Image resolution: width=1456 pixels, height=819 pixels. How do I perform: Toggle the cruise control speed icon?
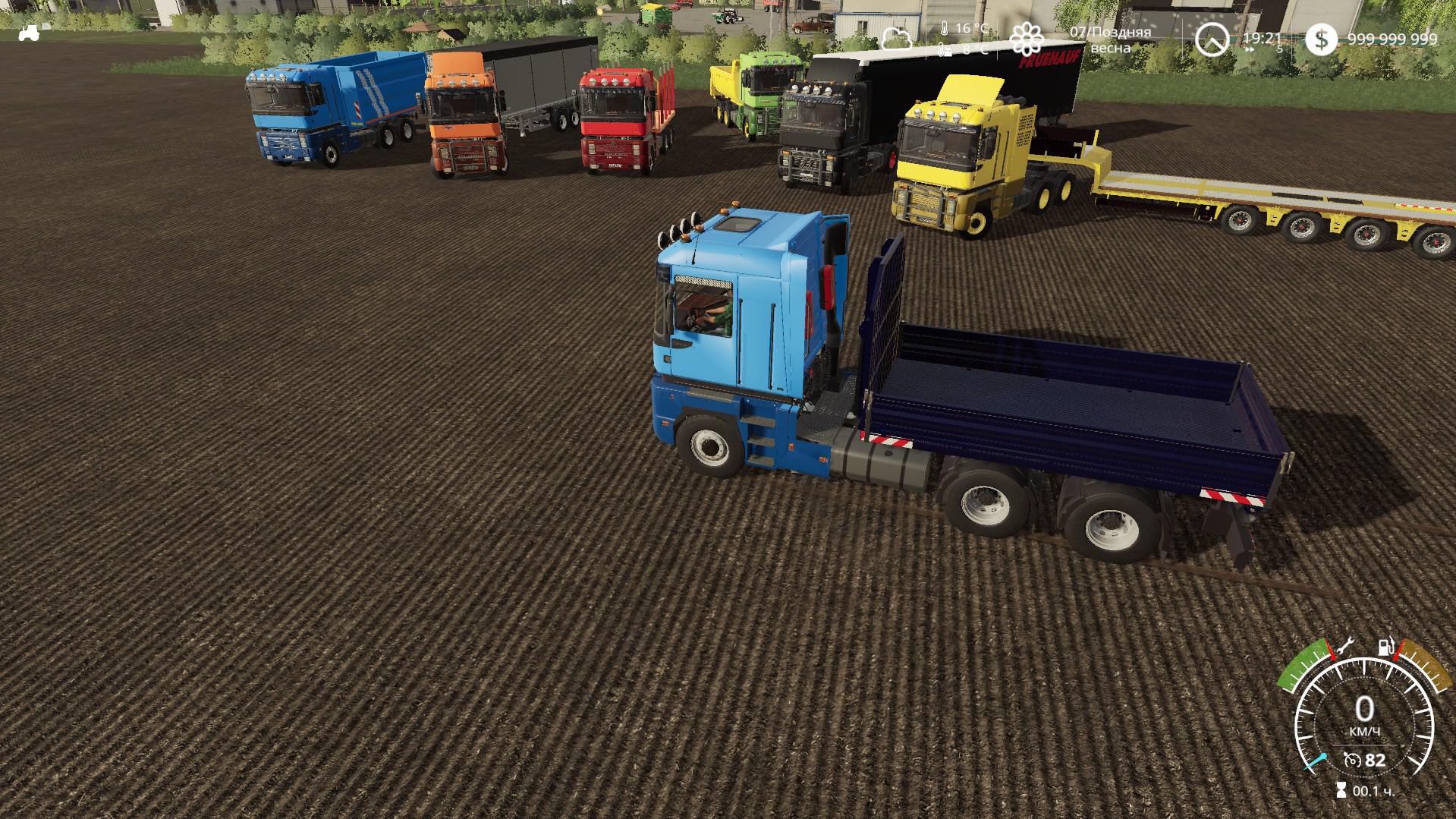(1351, 760)
